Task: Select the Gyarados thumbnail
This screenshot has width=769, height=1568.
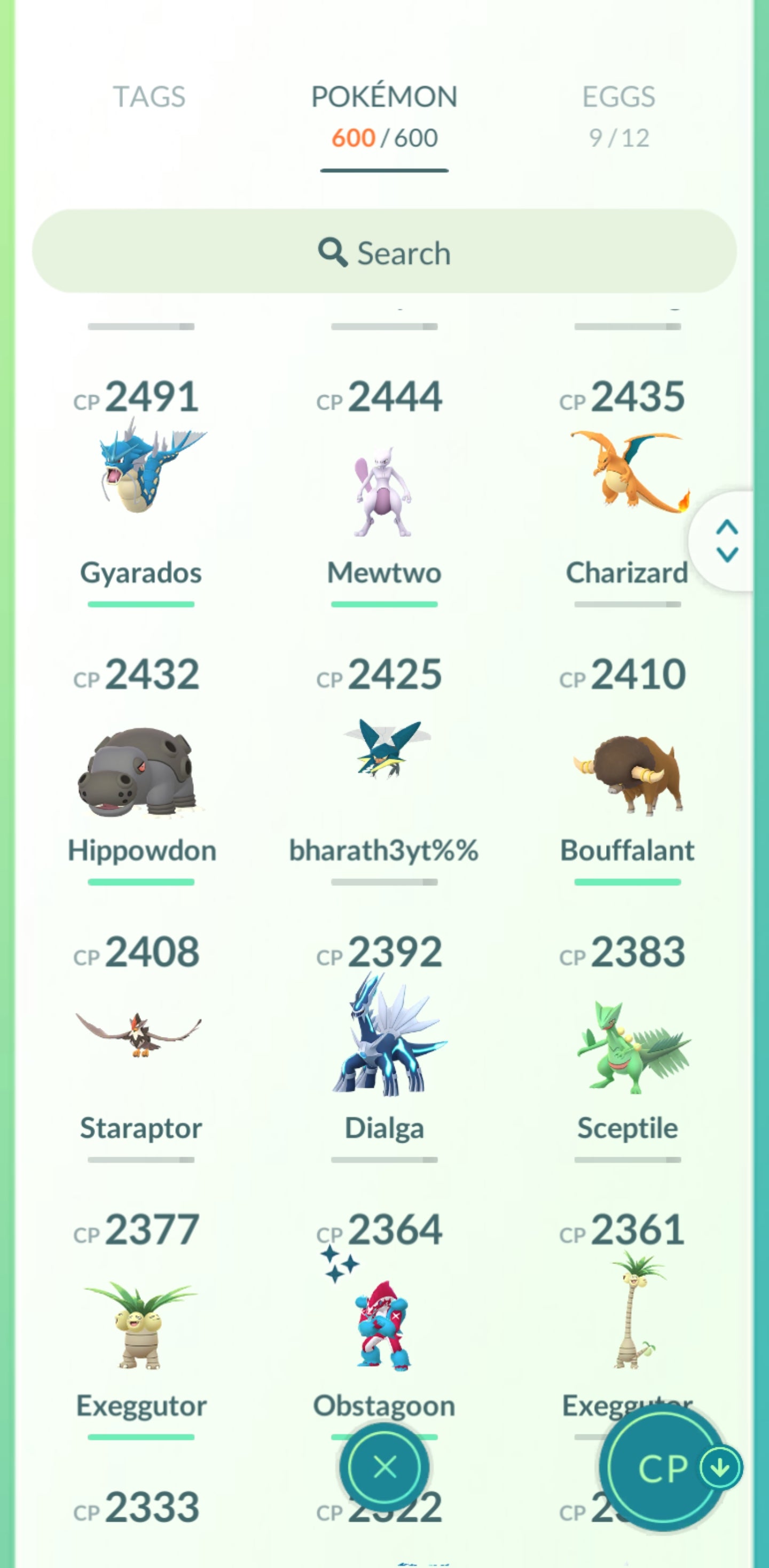Action: pyautogui.click(x=140, y=481)
